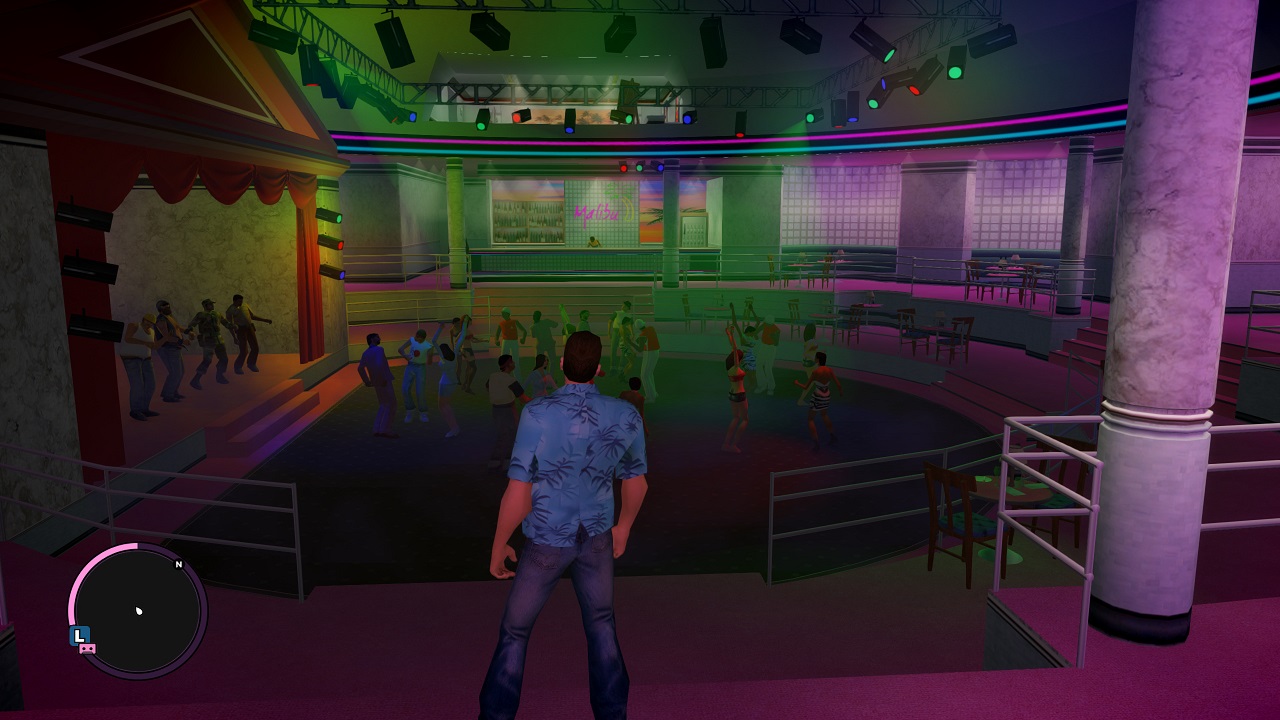
Task: Click the blue L badge on the minimap
Action: point(80,634)
